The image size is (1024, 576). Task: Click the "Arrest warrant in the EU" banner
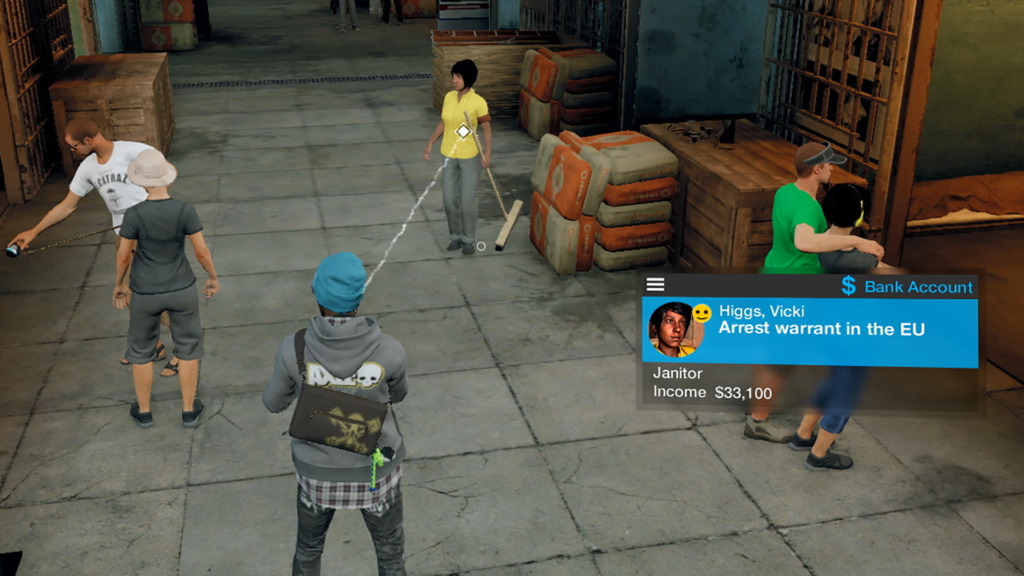click(820, 329)
